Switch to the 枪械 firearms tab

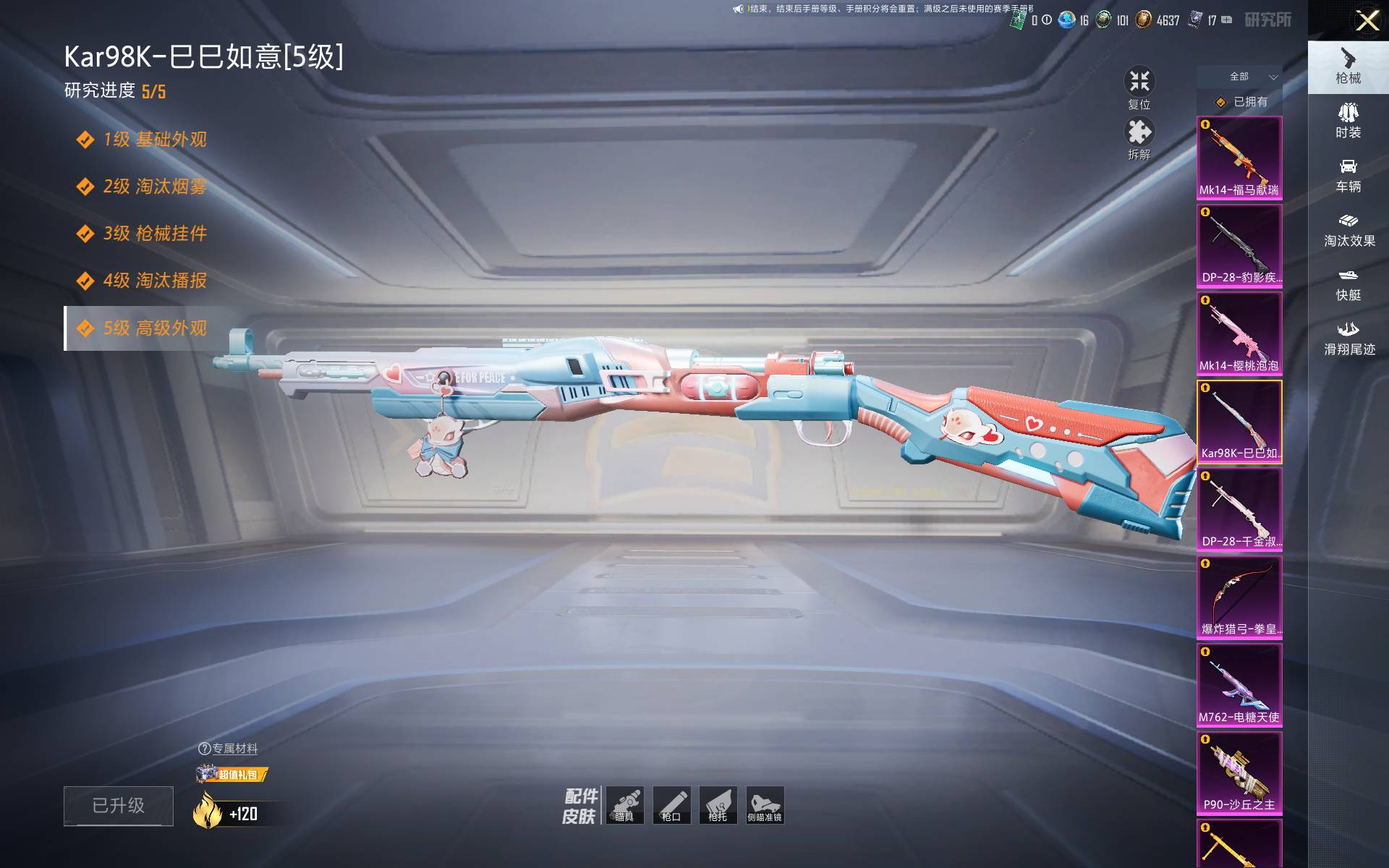pyautogui.click(x=1348, y=67)
